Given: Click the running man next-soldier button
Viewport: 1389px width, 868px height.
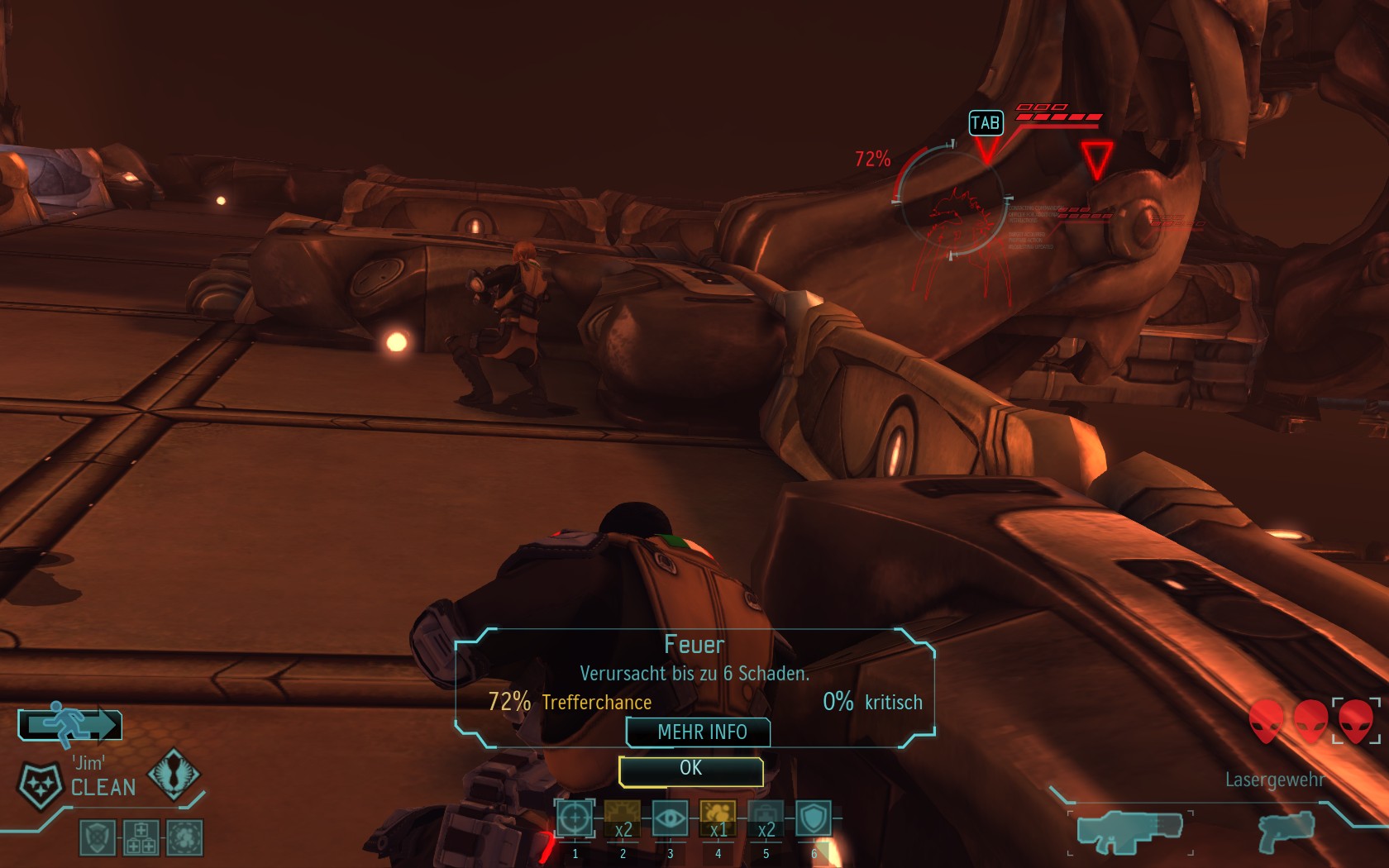Looking at the screenshot, I should click(x=70, y=725).
